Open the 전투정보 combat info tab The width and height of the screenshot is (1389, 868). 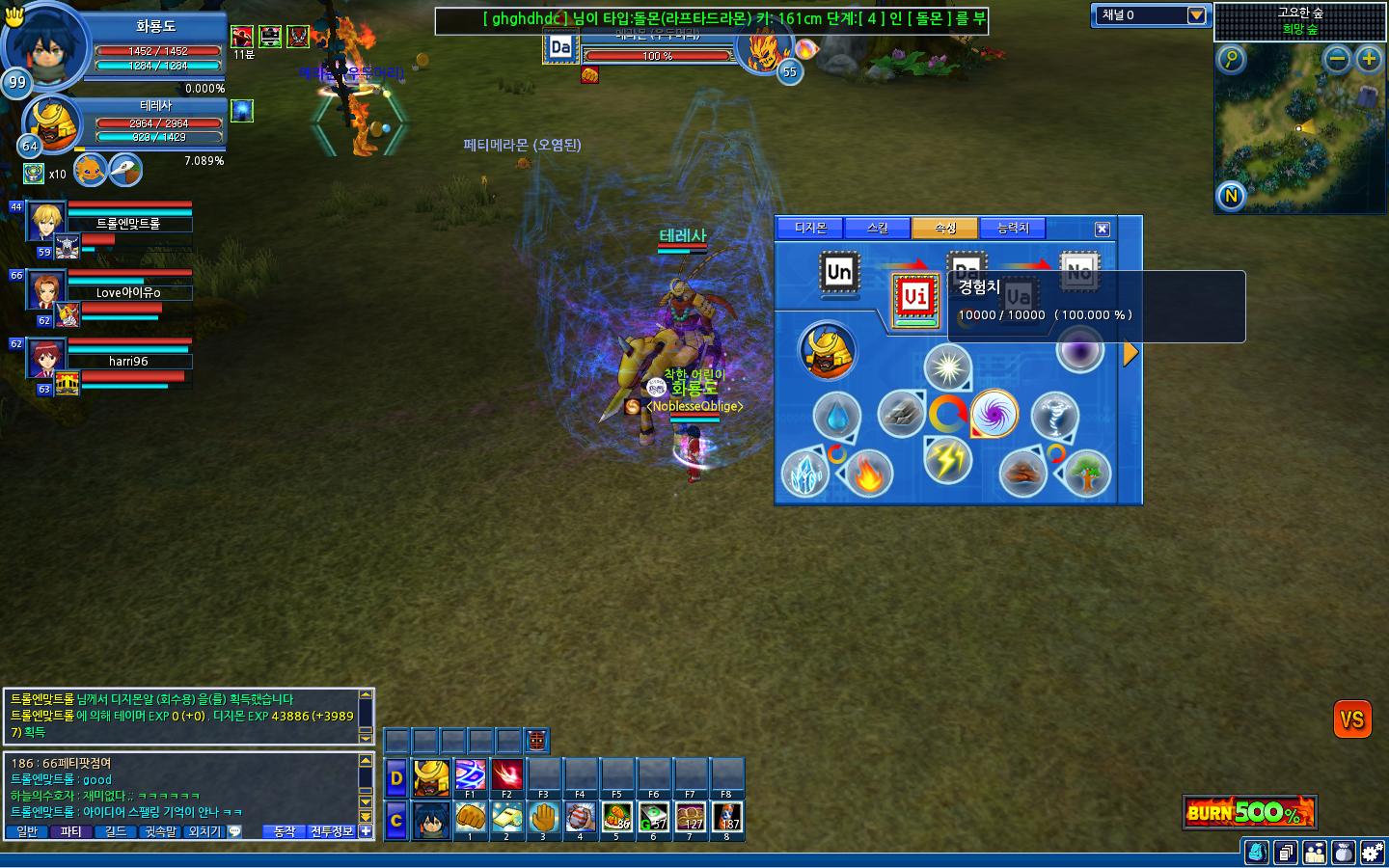click(x=332, y=831)
